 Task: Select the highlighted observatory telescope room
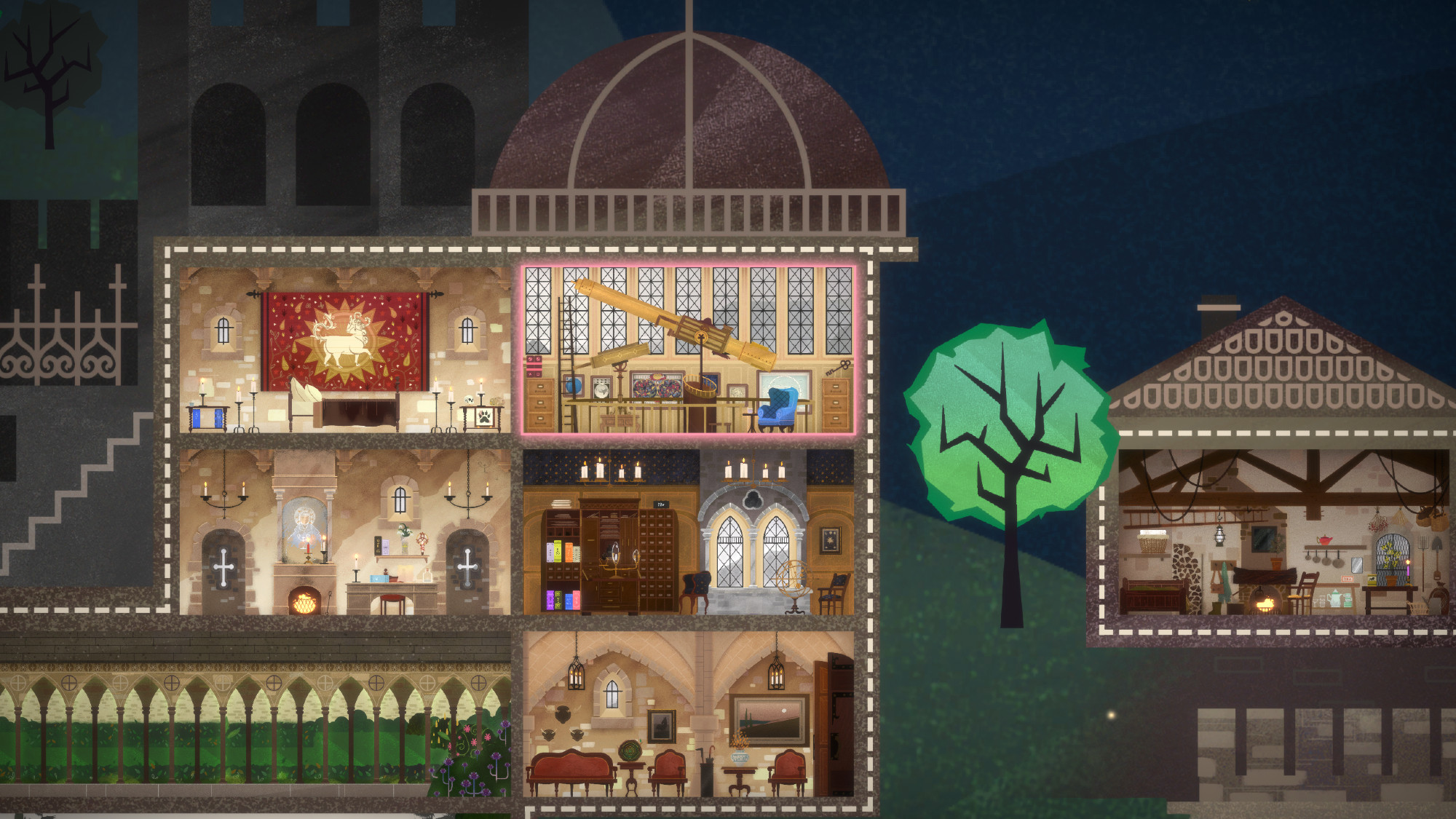coord(689,349)
